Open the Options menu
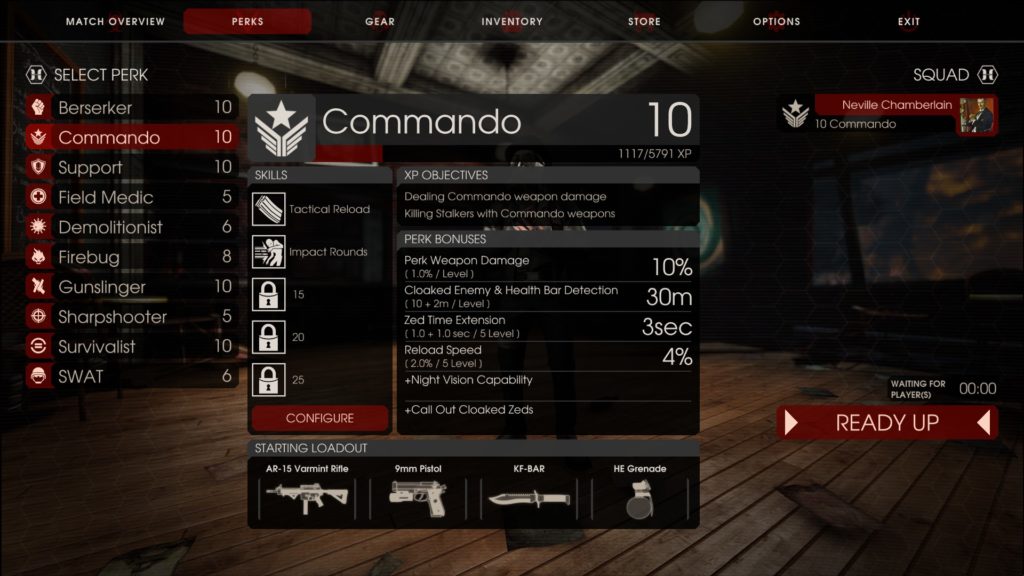The width and height of the screenshot is (1024, 576). click(x=777, y=22)
